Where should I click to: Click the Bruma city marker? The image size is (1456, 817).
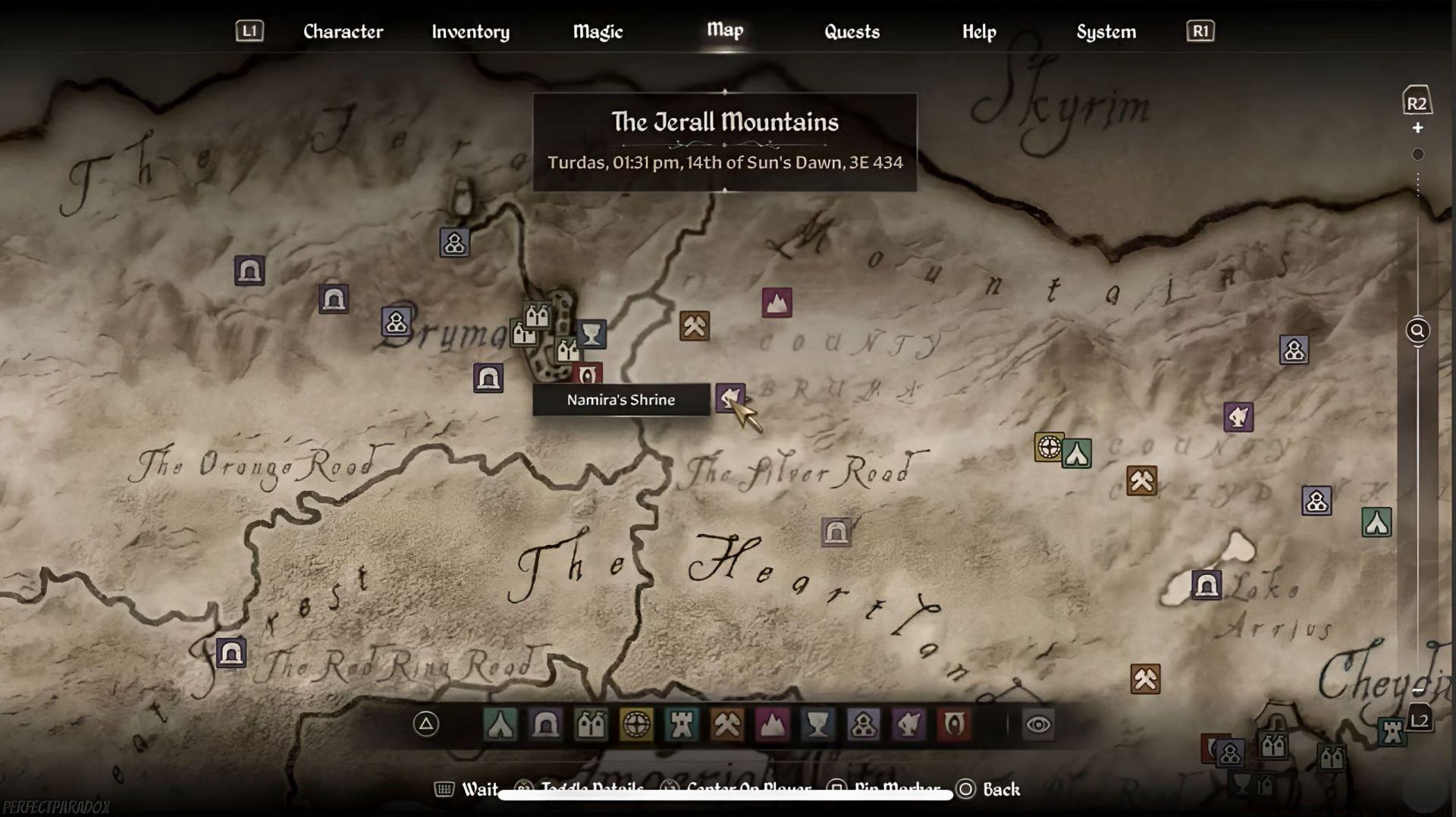point(535,314)
